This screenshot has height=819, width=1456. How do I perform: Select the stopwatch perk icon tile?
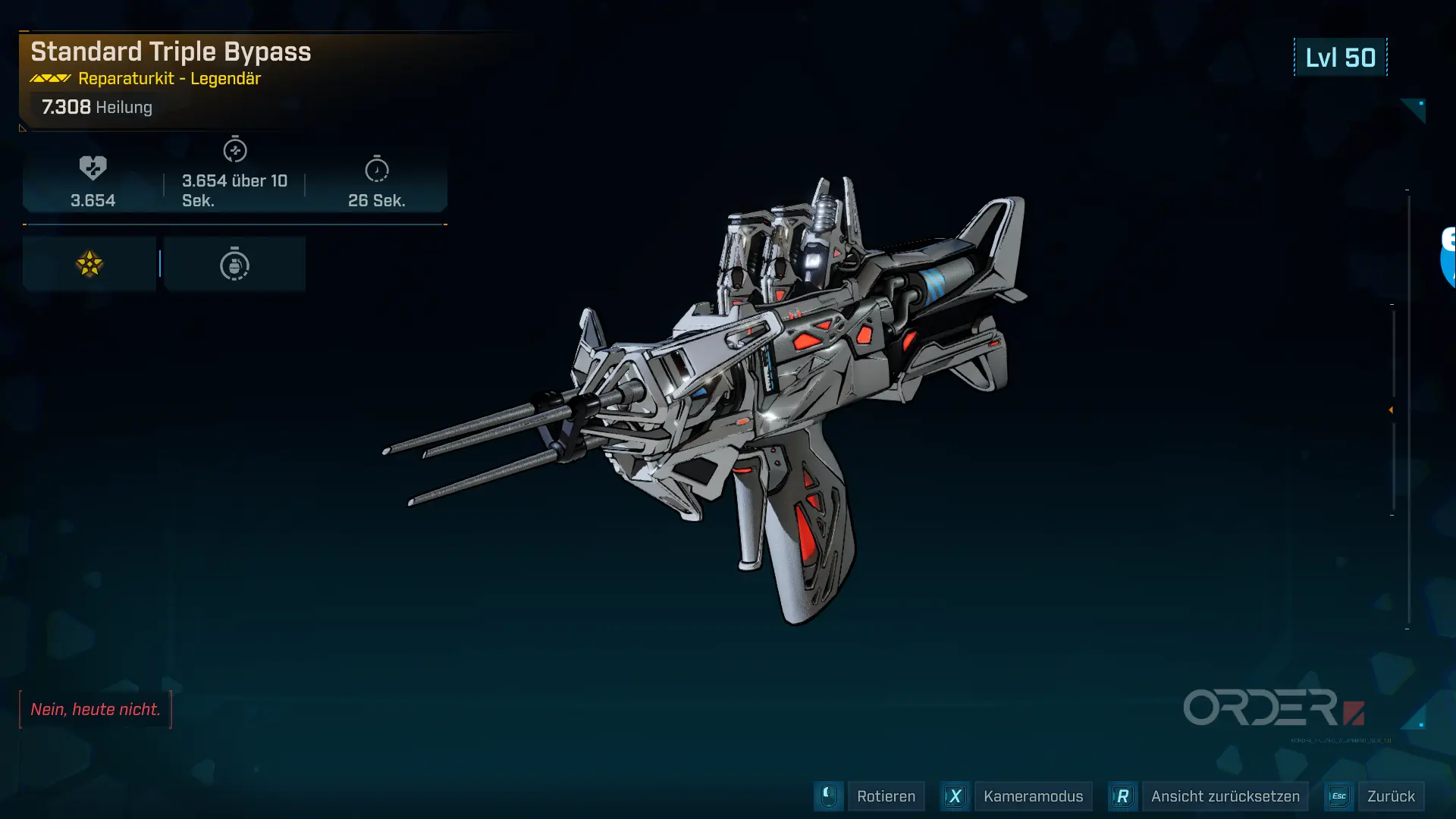point(234,264)
